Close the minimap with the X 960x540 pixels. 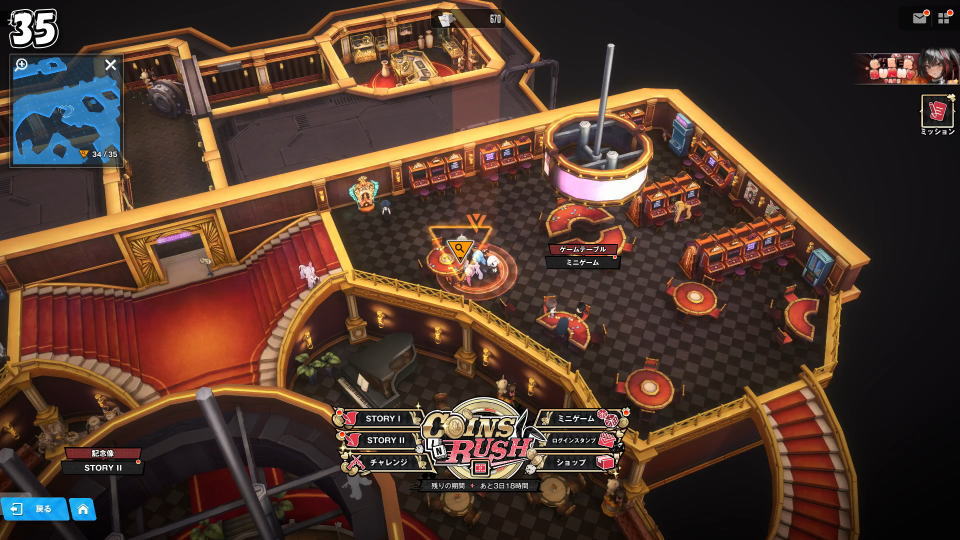(x=111, y=65)
